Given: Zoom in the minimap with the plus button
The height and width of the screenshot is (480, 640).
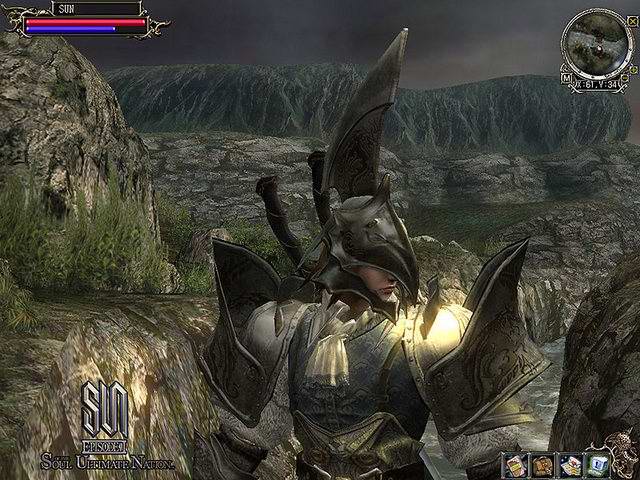Looking at the screenshot, I should 634,70.
